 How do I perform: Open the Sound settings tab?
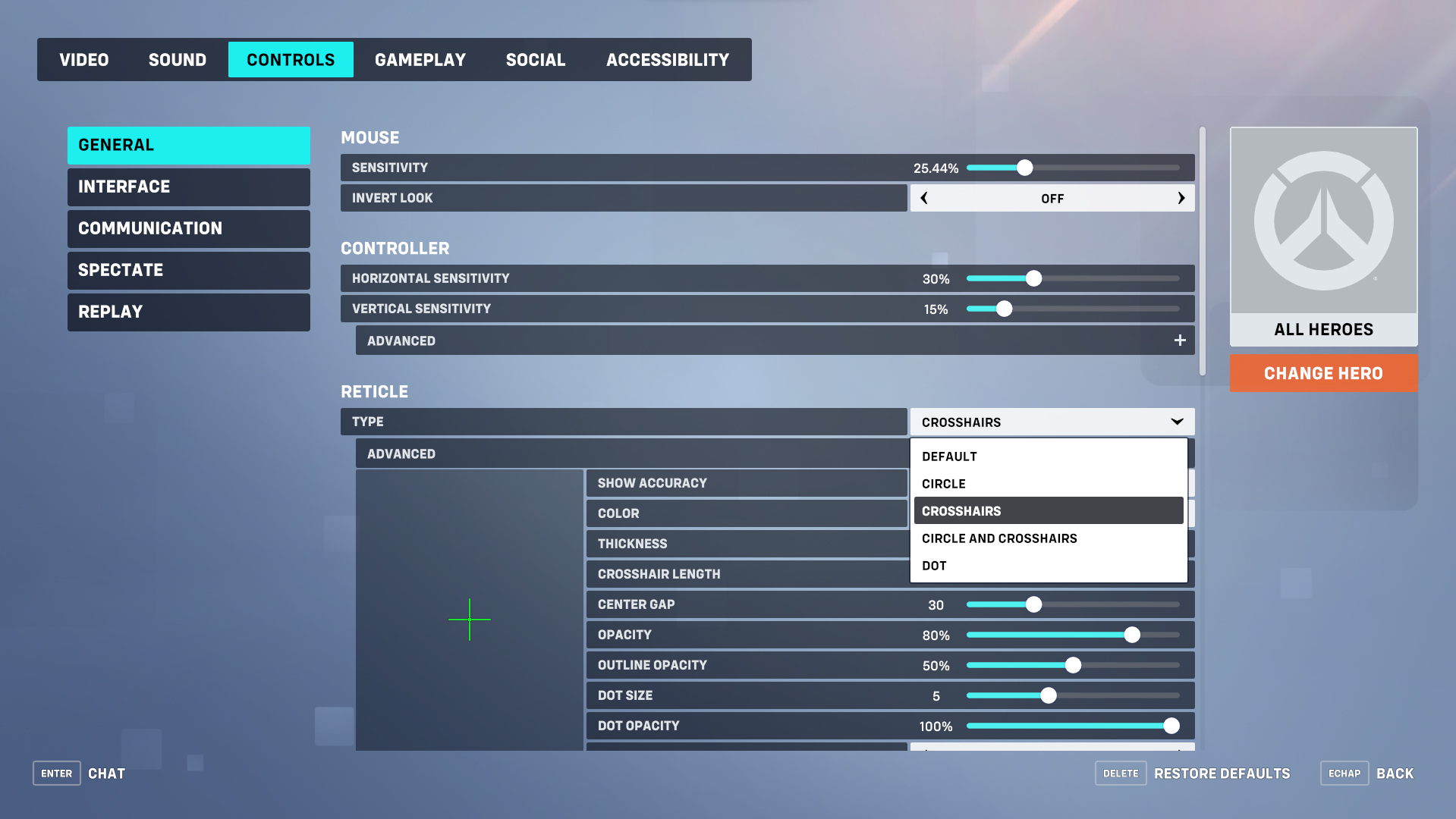(177, 59)
